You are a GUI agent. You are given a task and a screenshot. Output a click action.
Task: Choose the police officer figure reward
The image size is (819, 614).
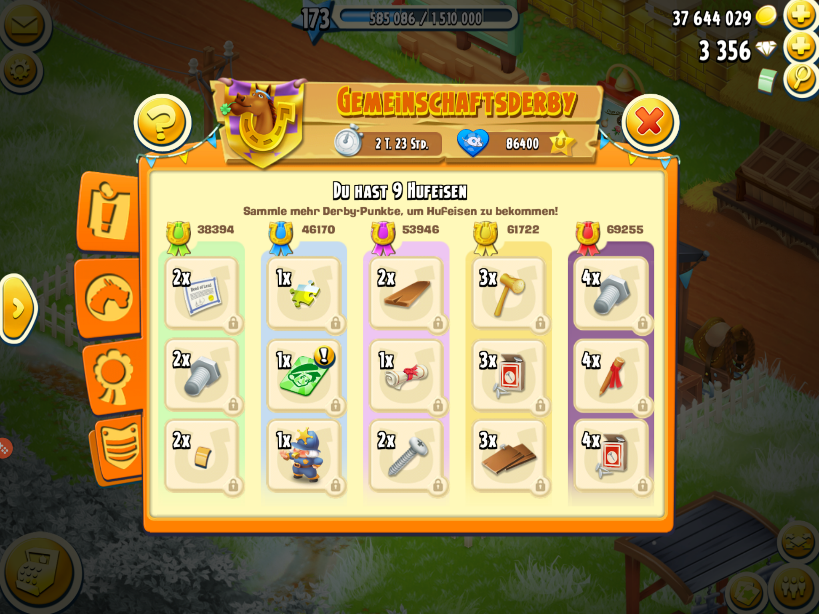[305, 456]
